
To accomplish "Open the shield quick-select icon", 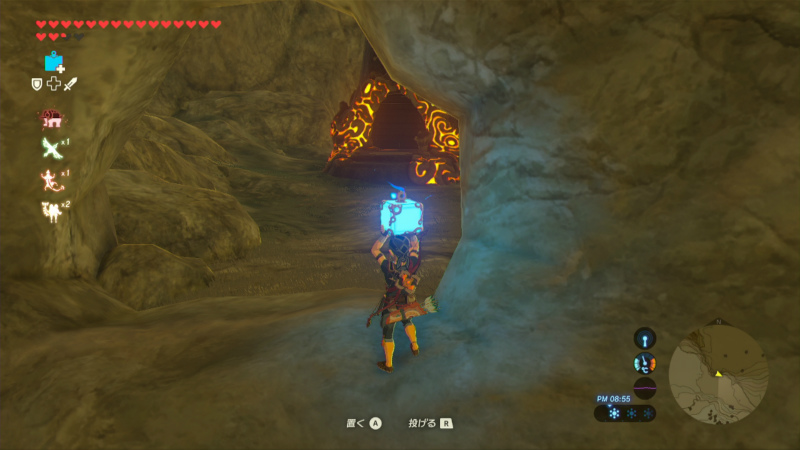I will point(37,85).
